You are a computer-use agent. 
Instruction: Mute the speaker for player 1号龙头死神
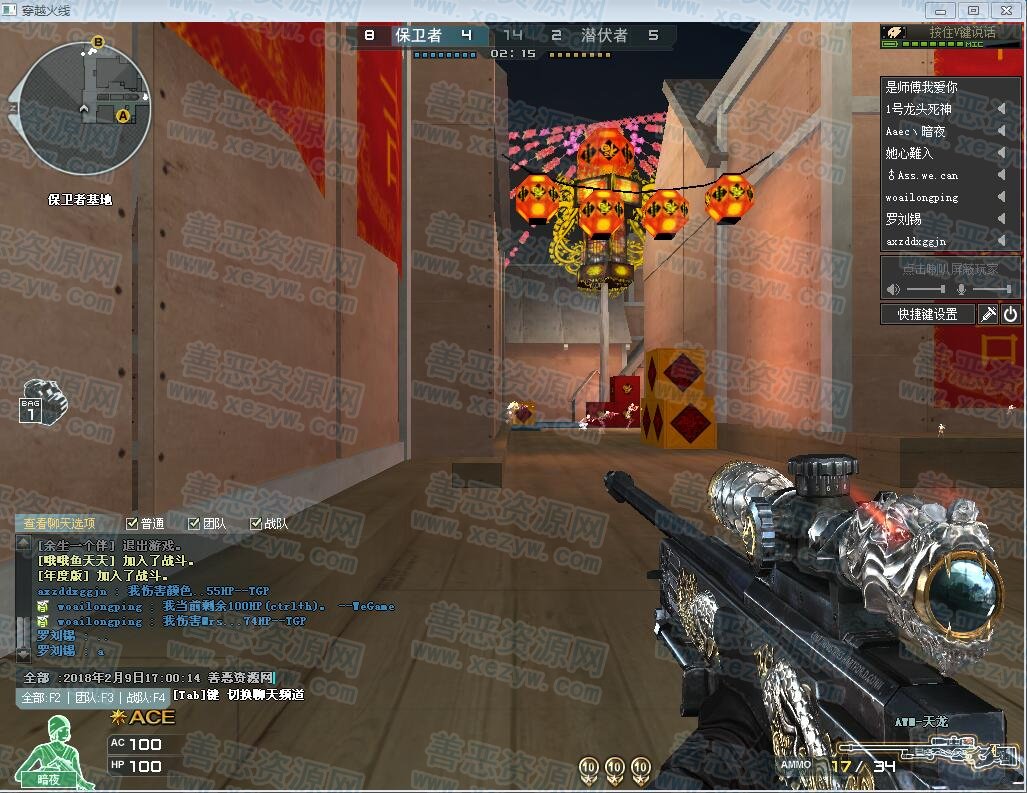pyautogui.click(x=1001, y=109)
